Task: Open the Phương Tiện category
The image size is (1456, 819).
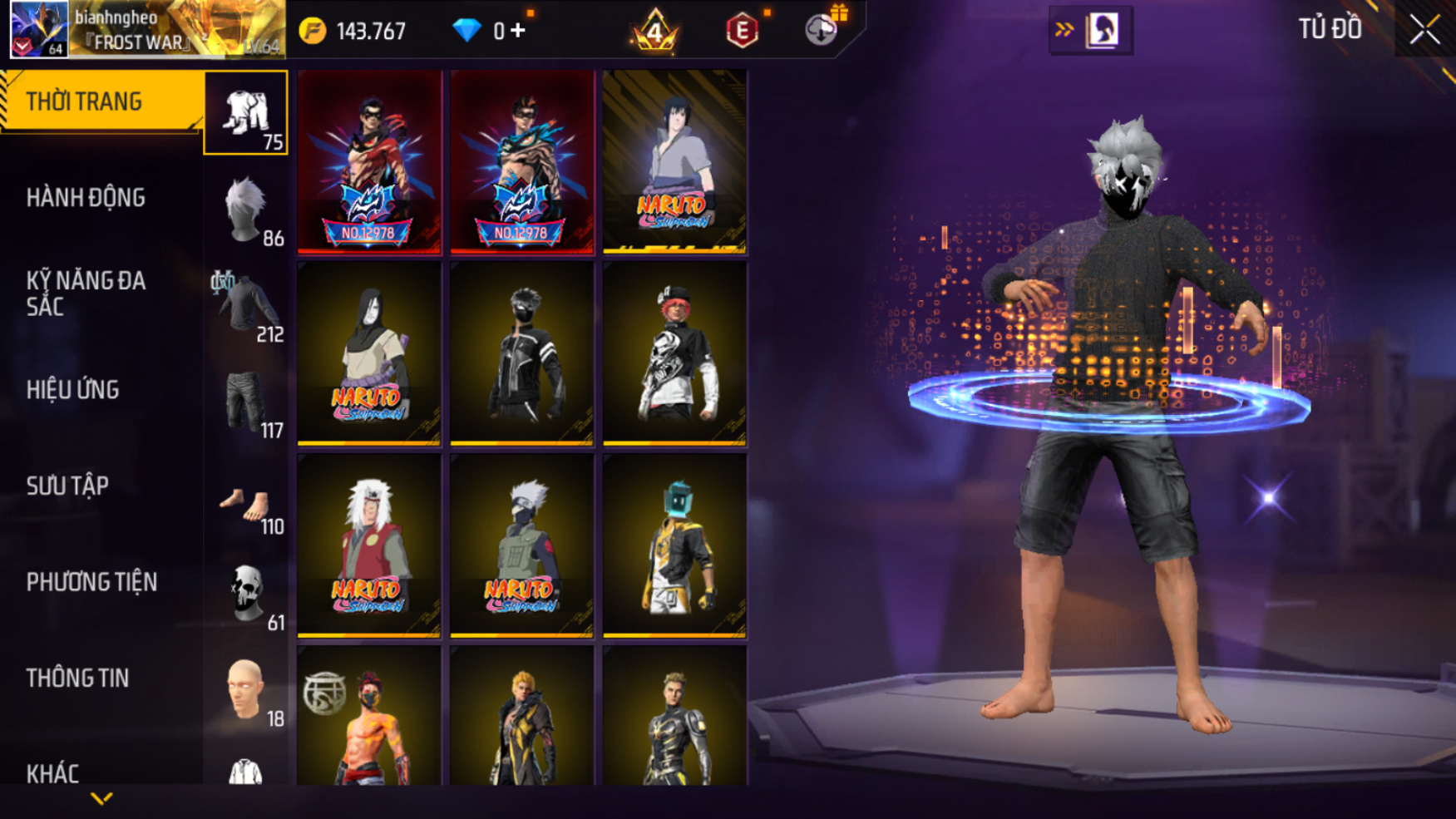Action: coord(91,582)
